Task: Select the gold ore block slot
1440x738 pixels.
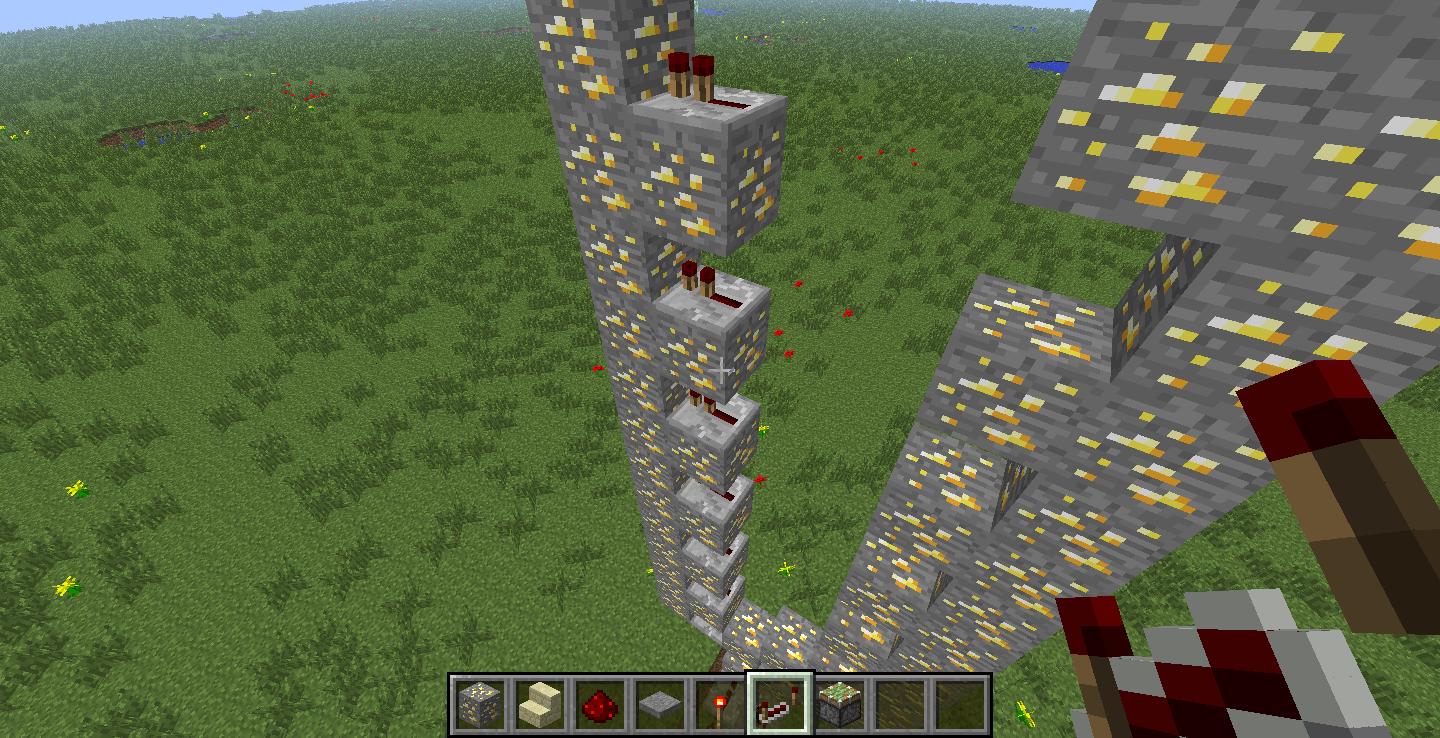Action: click(480, 704)
